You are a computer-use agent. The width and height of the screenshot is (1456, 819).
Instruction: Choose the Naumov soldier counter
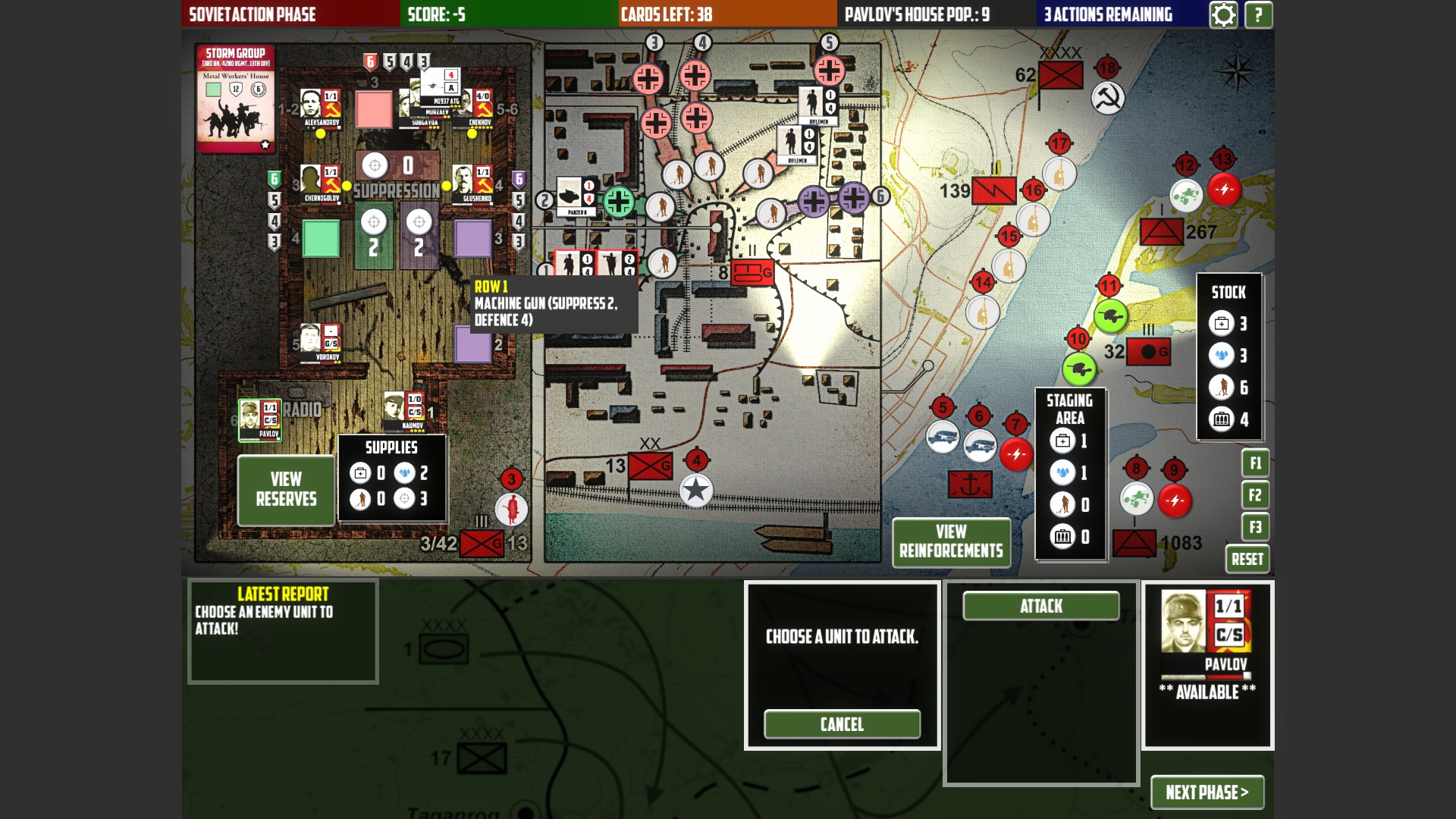coord(404,412)
